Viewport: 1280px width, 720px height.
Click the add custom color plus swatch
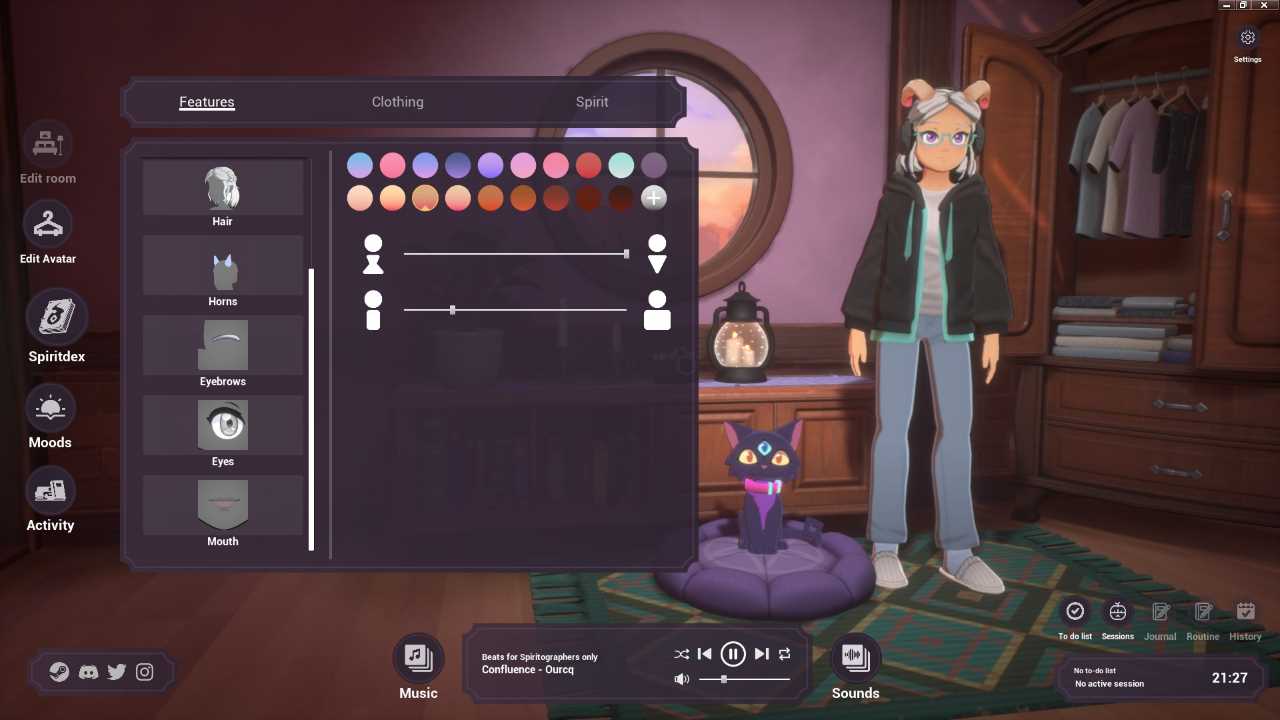[x=653, y=198]
